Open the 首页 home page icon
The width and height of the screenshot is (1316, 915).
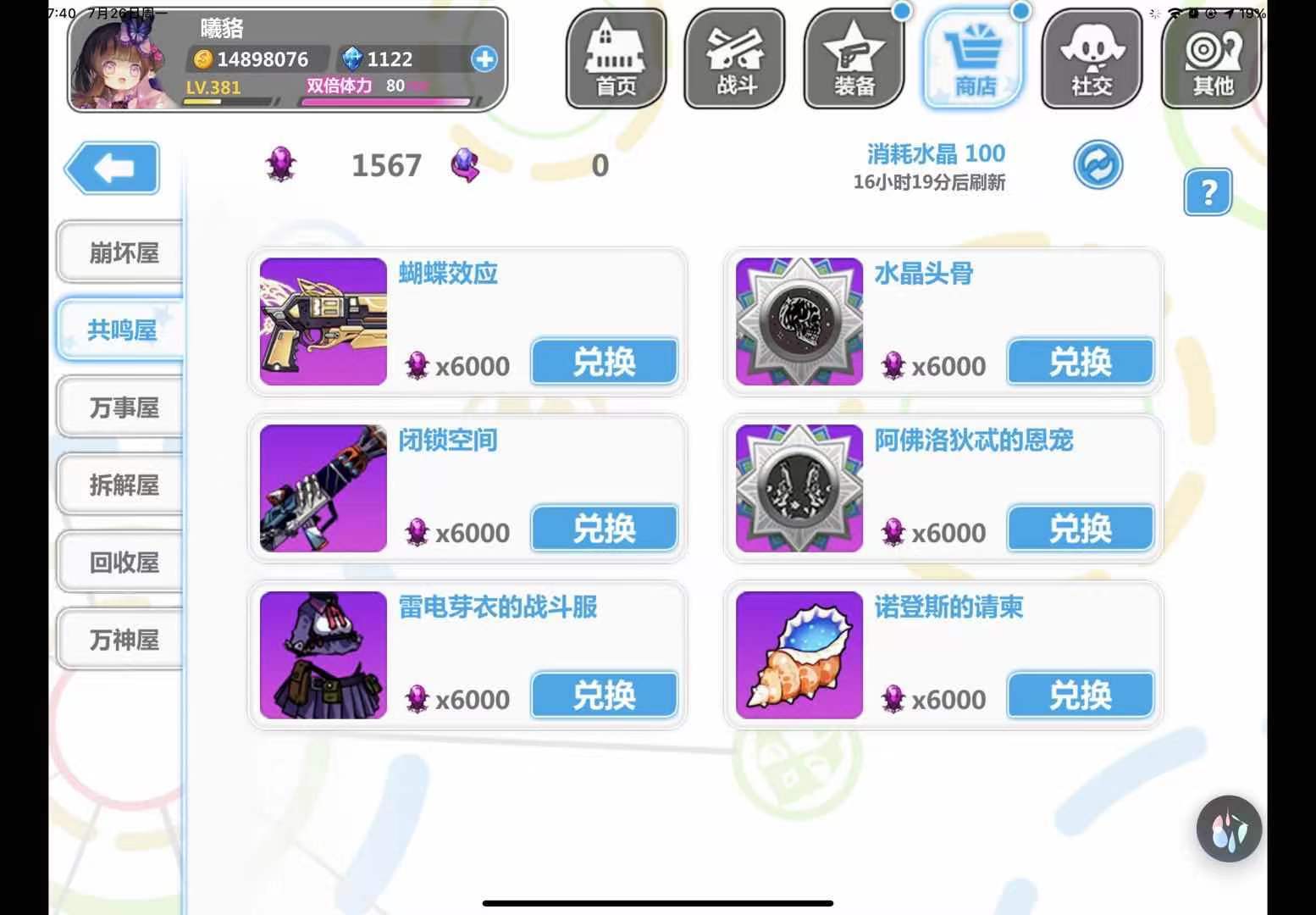(x=615, y=59)
